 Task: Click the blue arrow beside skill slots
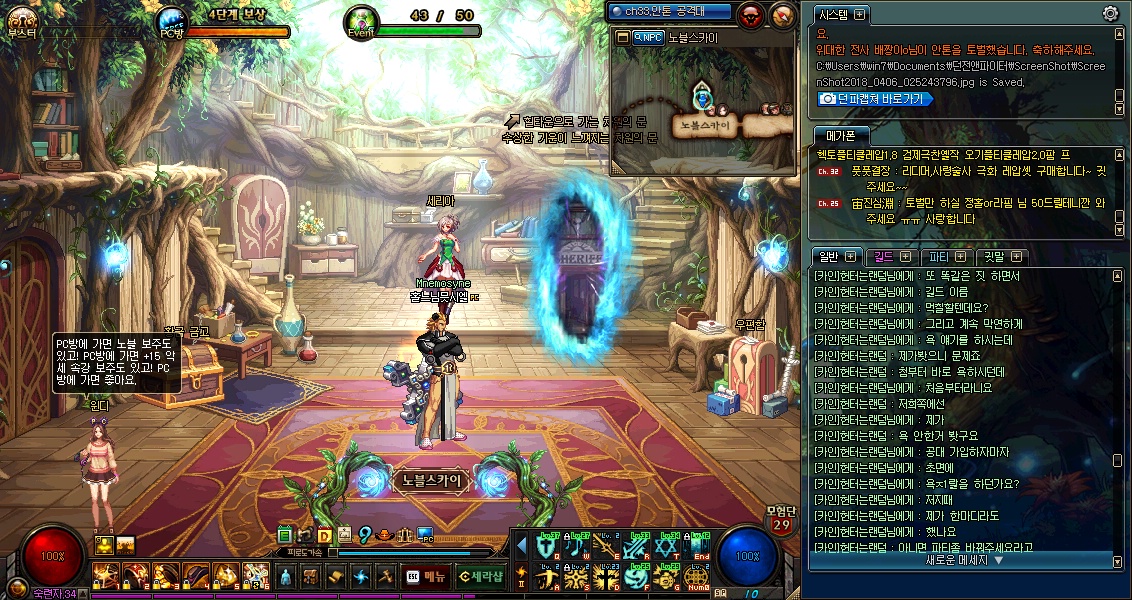521,546
